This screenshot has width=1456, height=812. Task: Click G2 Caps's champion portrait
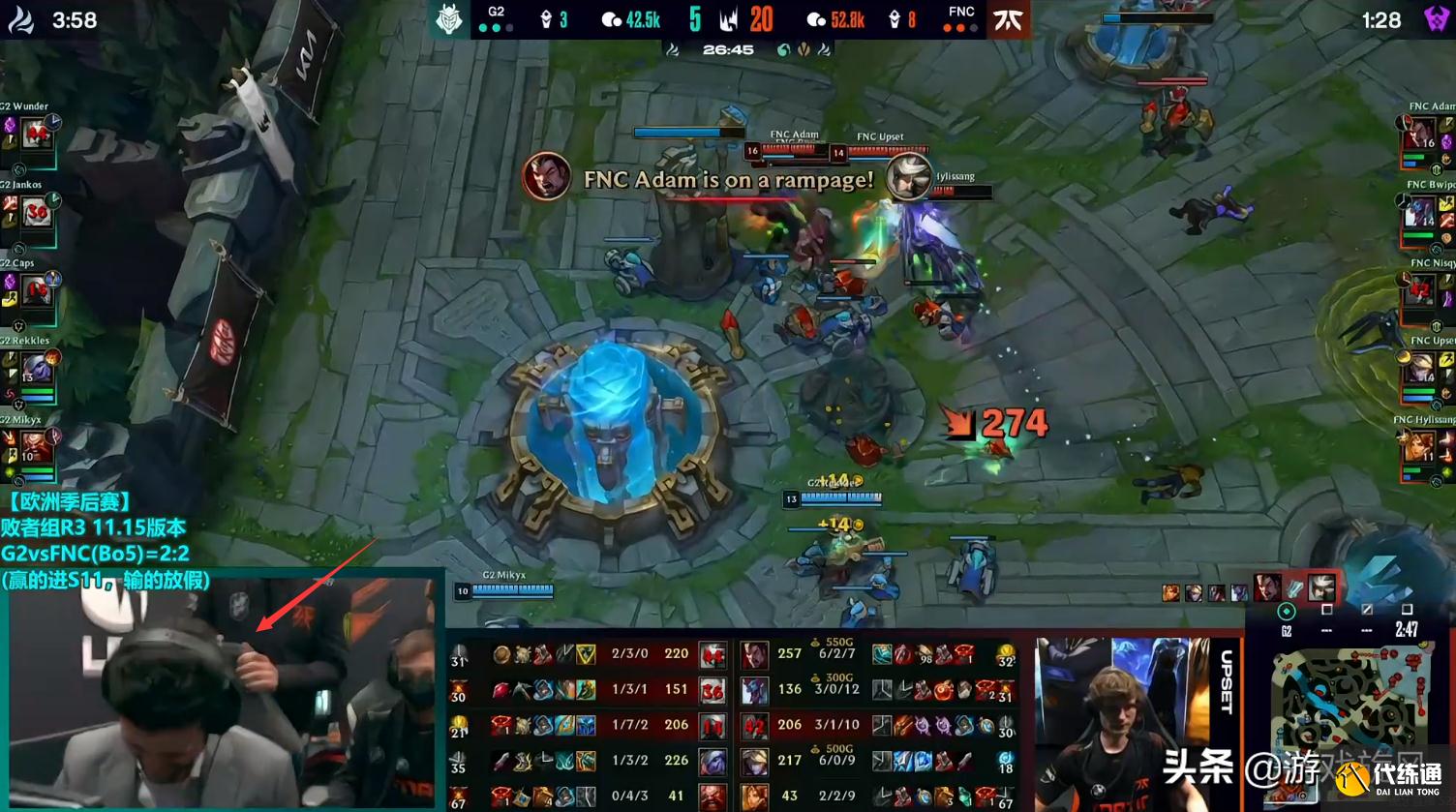[x=37, y=290]
